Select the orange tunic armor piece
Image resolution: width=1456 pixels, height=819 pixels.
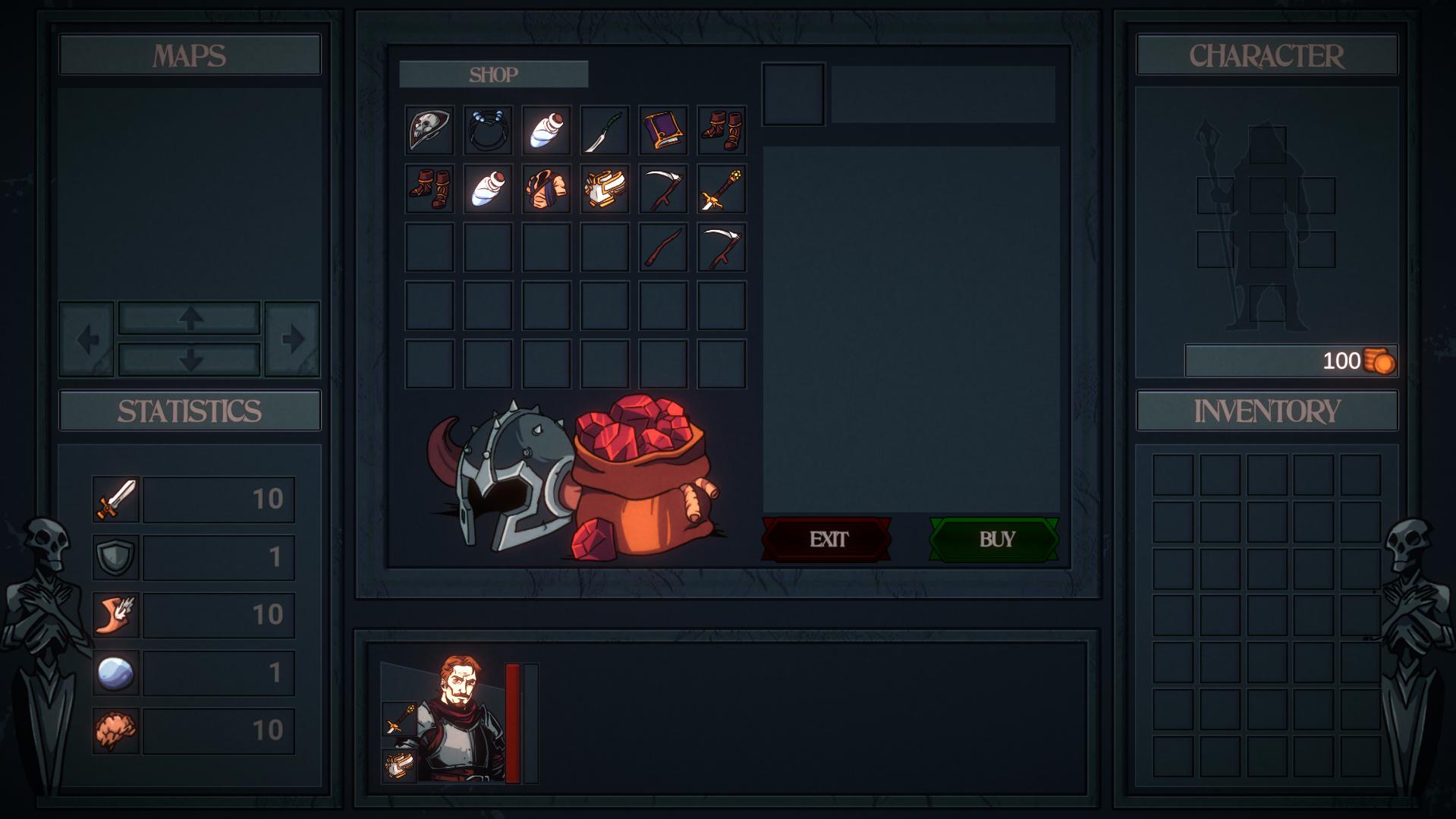pyautogui.click(x=546, y=189)
